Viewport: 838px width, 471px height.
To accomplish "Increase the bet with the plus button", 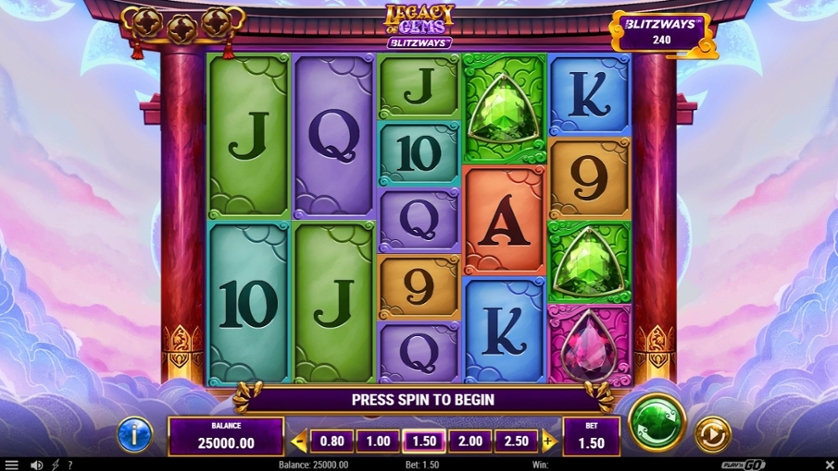I will [548, 441].
